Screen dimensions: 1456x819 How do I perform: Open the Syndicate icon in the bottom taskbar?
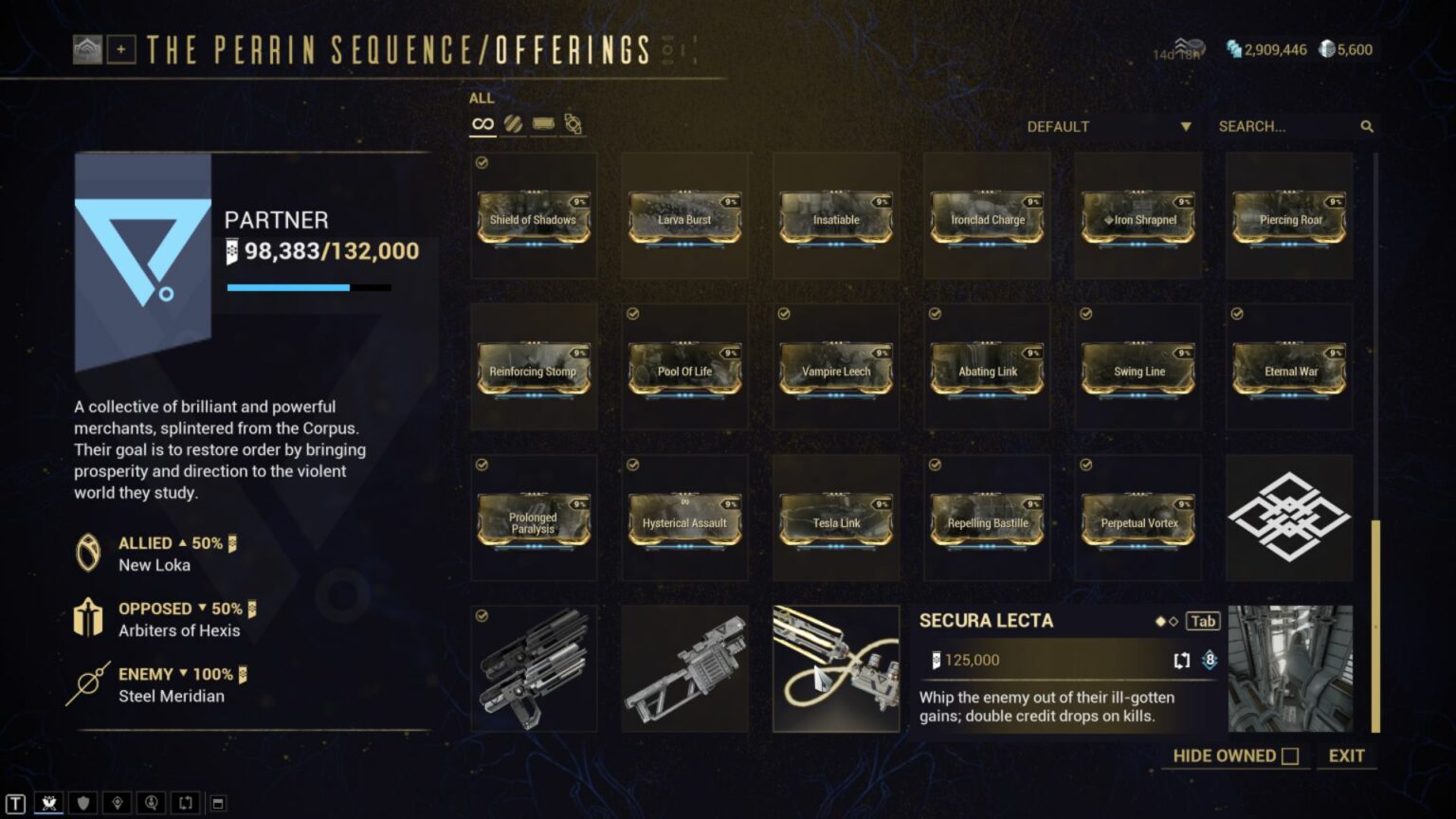(49, 802)
